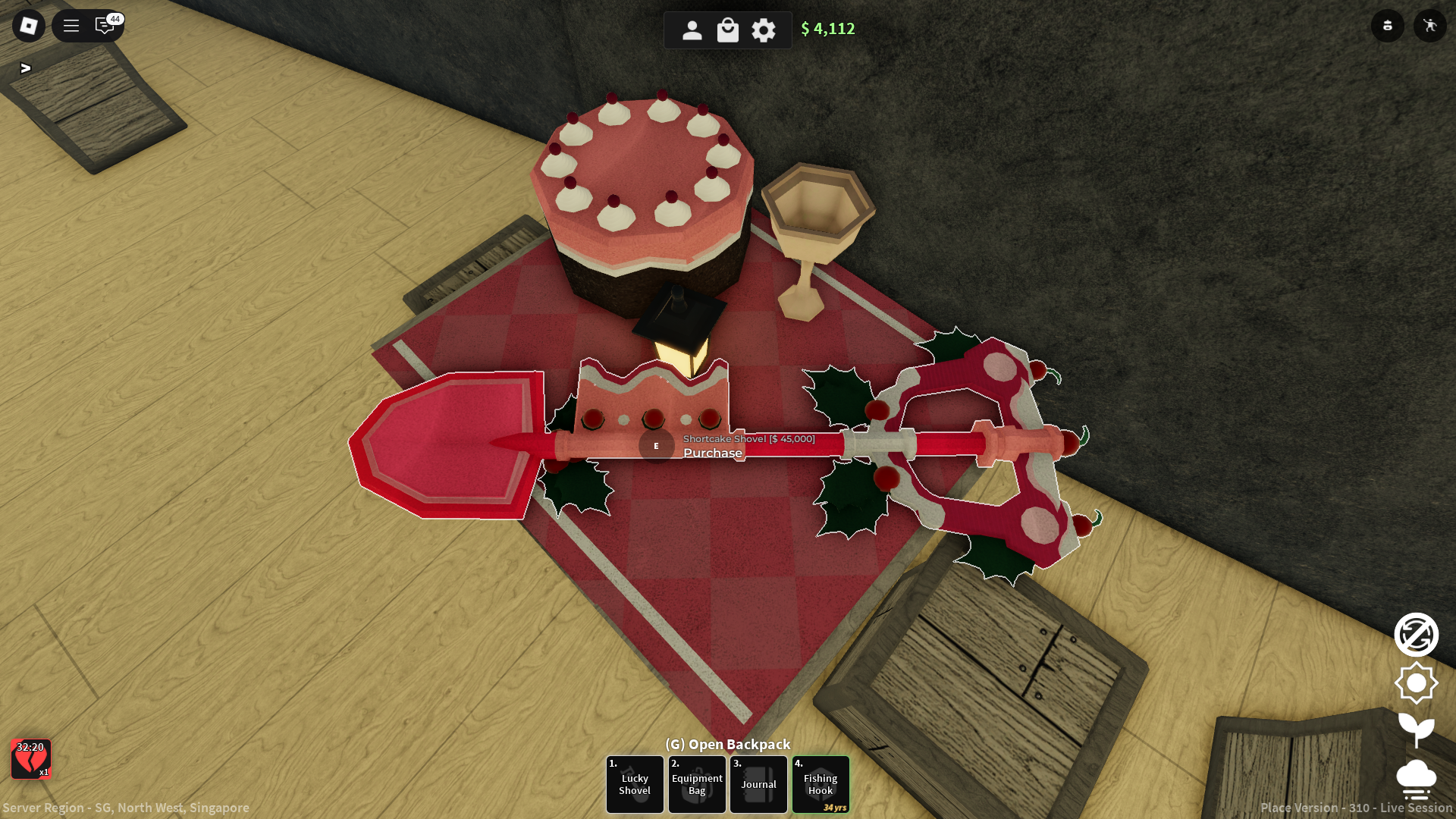
Task: Select the Equipment Bag hotbar slot
Action: [x=697, y=784]
